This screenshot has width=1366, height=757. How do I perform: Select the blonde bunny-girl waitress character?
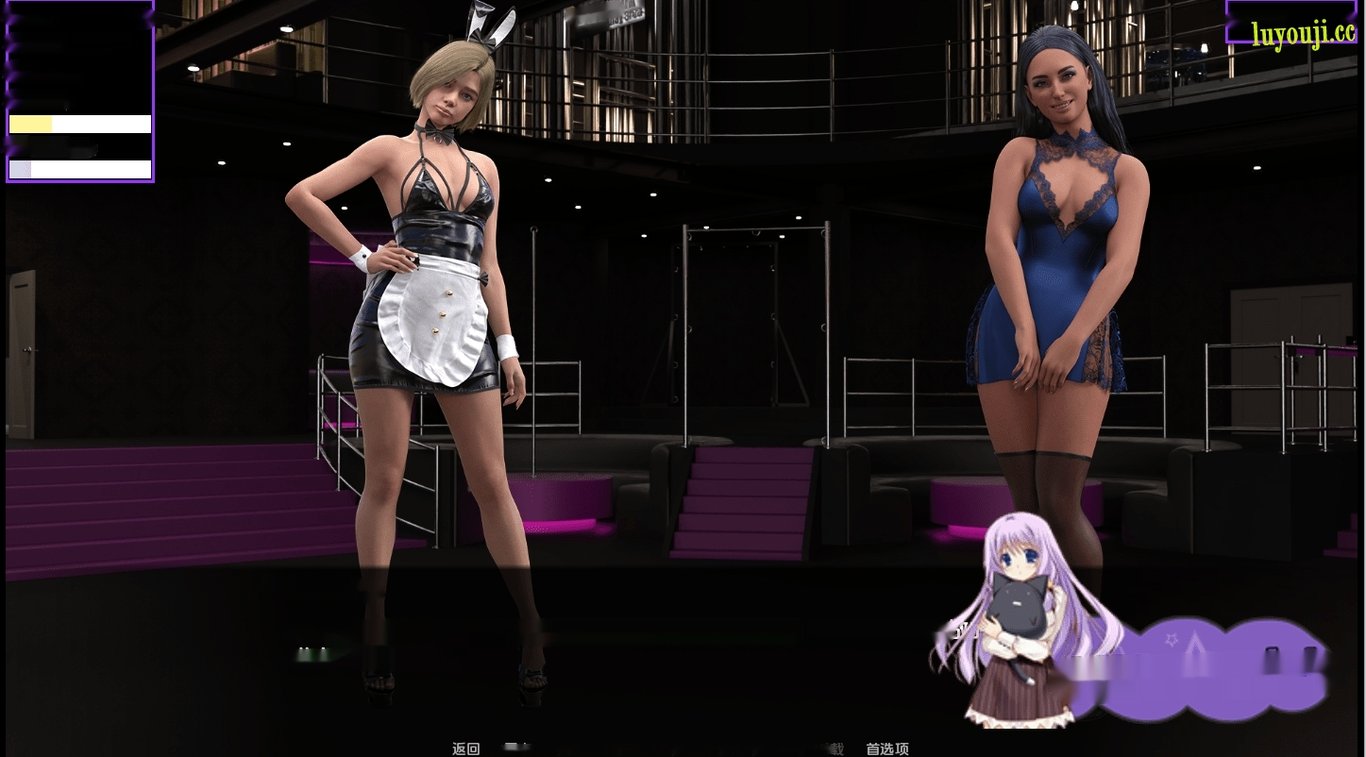(x=430, y=250)
